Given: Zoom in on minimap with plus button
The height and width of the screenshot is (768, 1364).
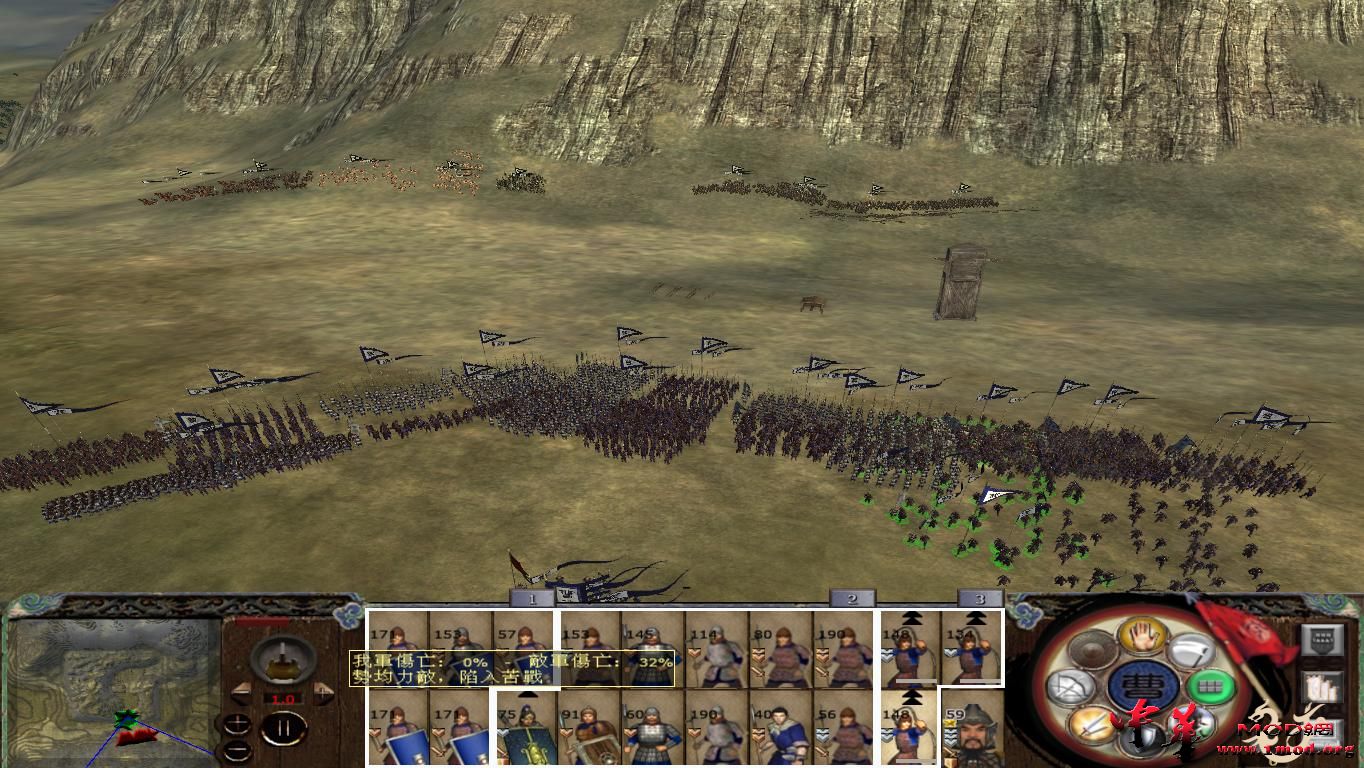Looking at the screenshot, I should 238,724.
